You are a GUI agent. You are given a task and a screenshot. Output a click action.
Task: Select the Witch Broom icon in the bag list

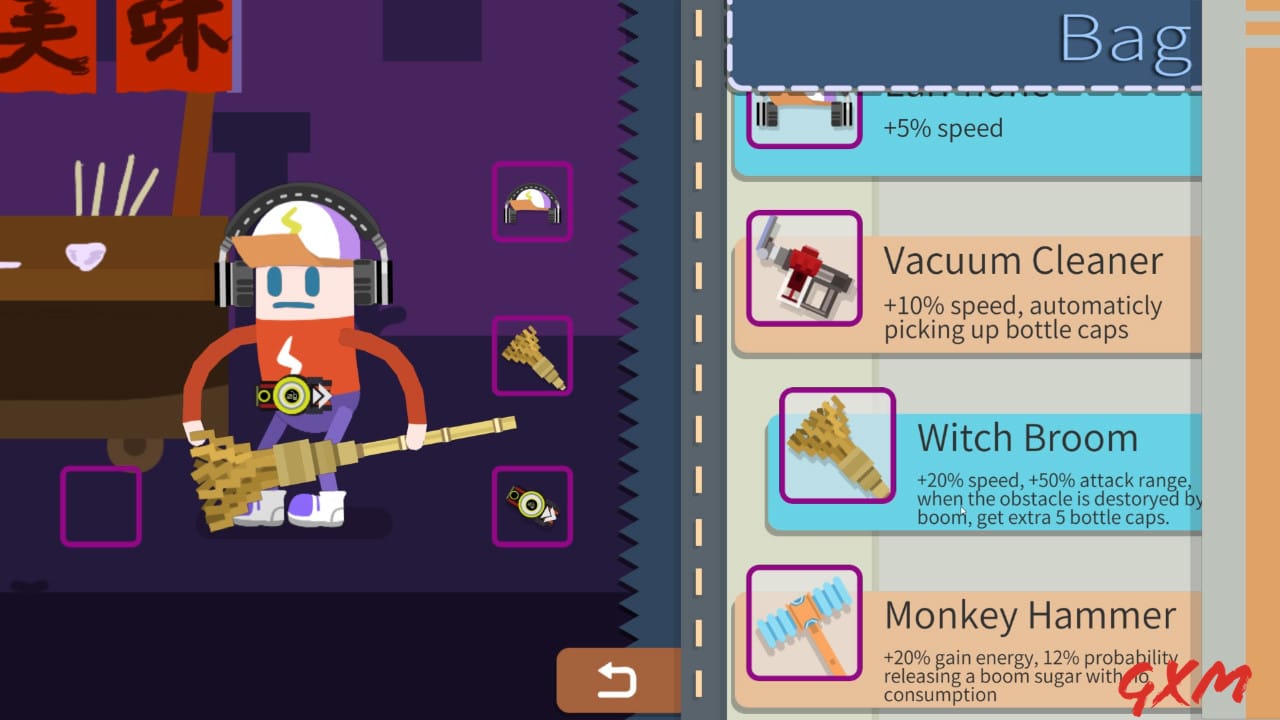[838, 444]
